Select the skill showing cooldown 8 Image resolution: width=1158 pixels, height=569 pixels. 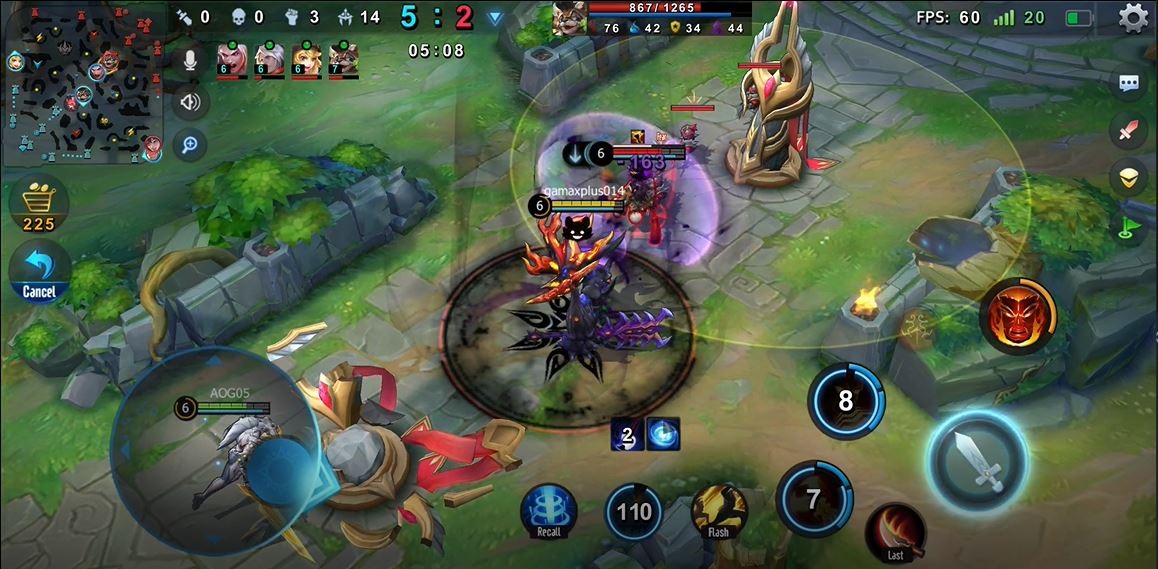(845, 401)
